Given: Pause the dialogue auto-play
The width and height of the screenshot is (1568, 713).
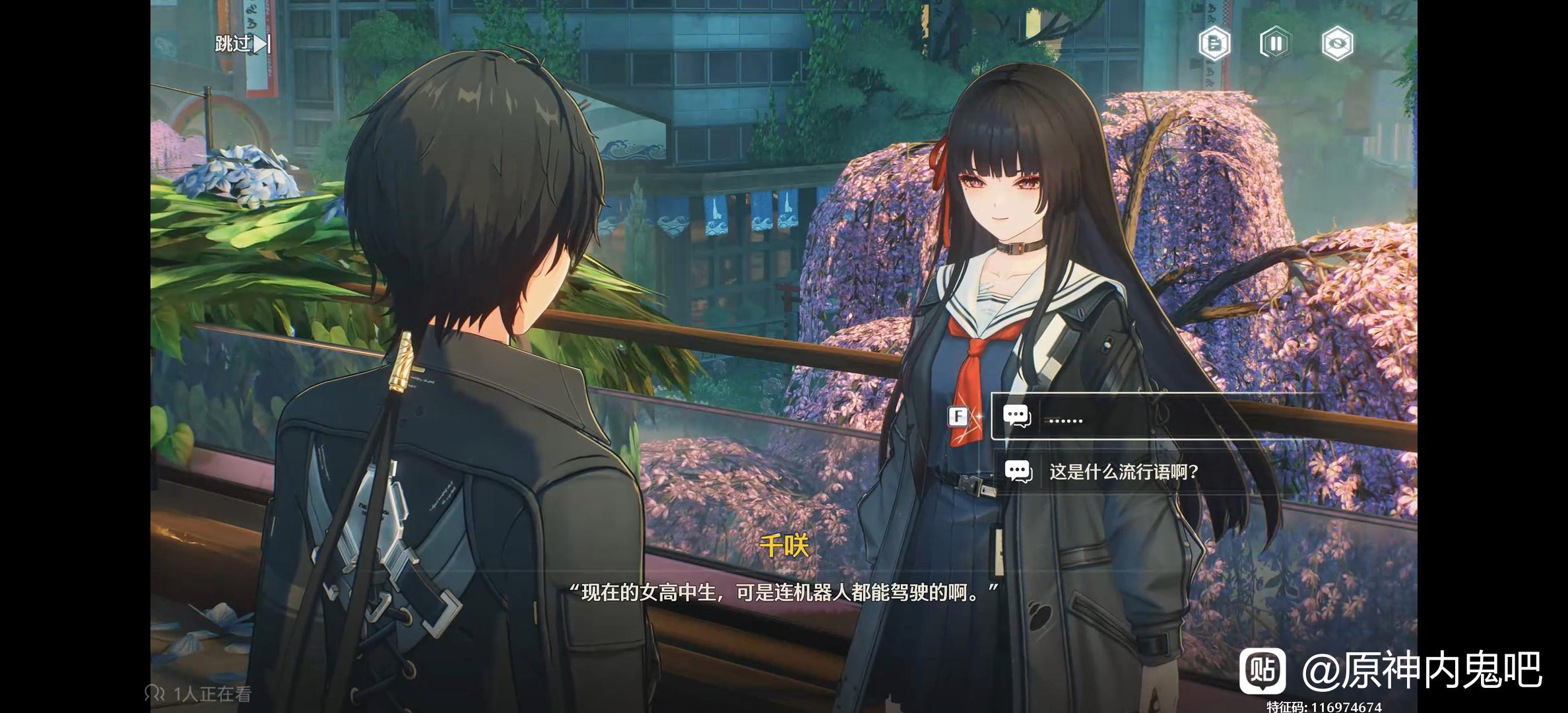Looking at the screenshot, I should (x=1275, y=44).
